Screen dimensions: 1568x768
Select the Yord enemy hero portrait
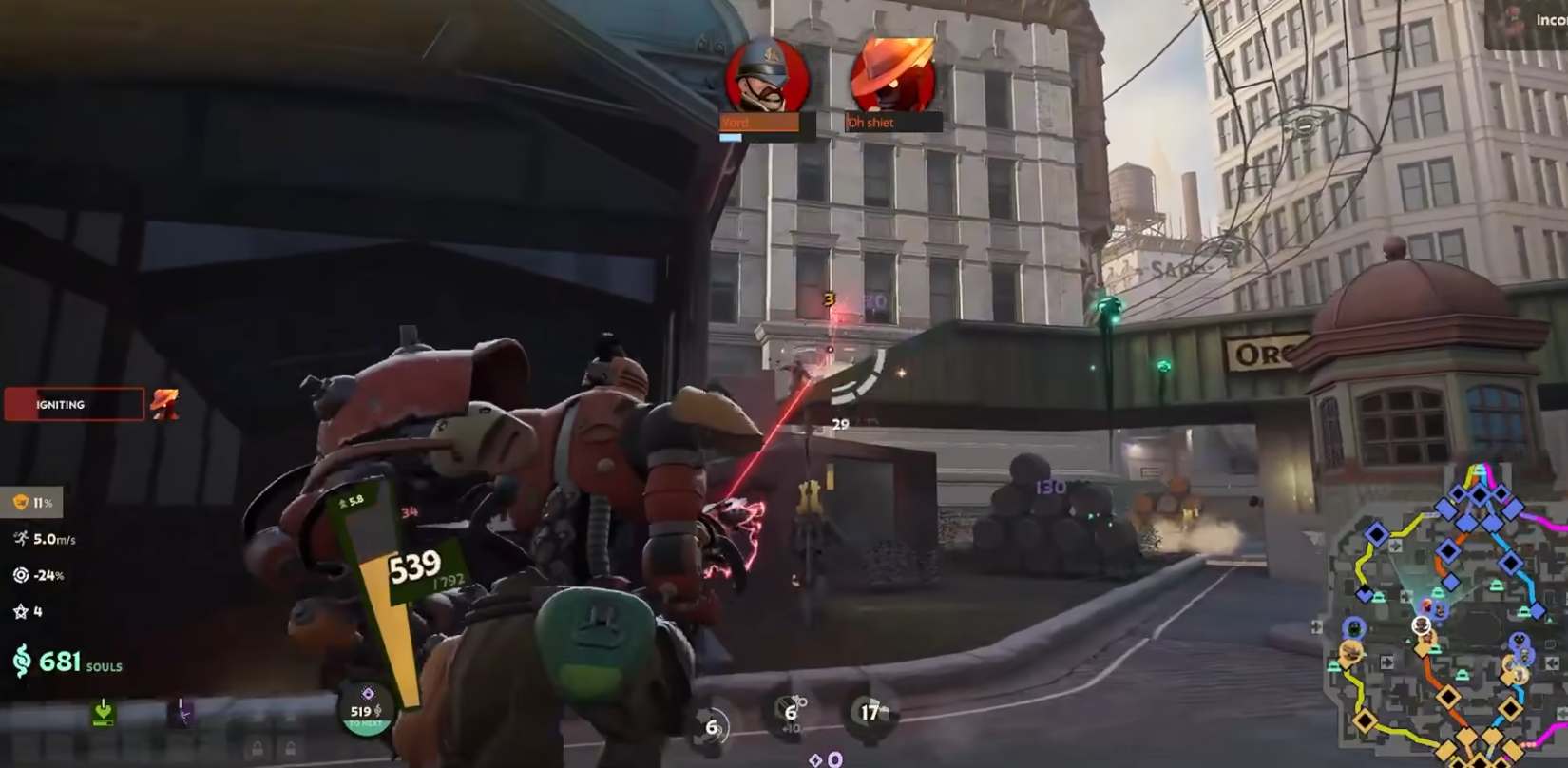click(x=767, y=76)
